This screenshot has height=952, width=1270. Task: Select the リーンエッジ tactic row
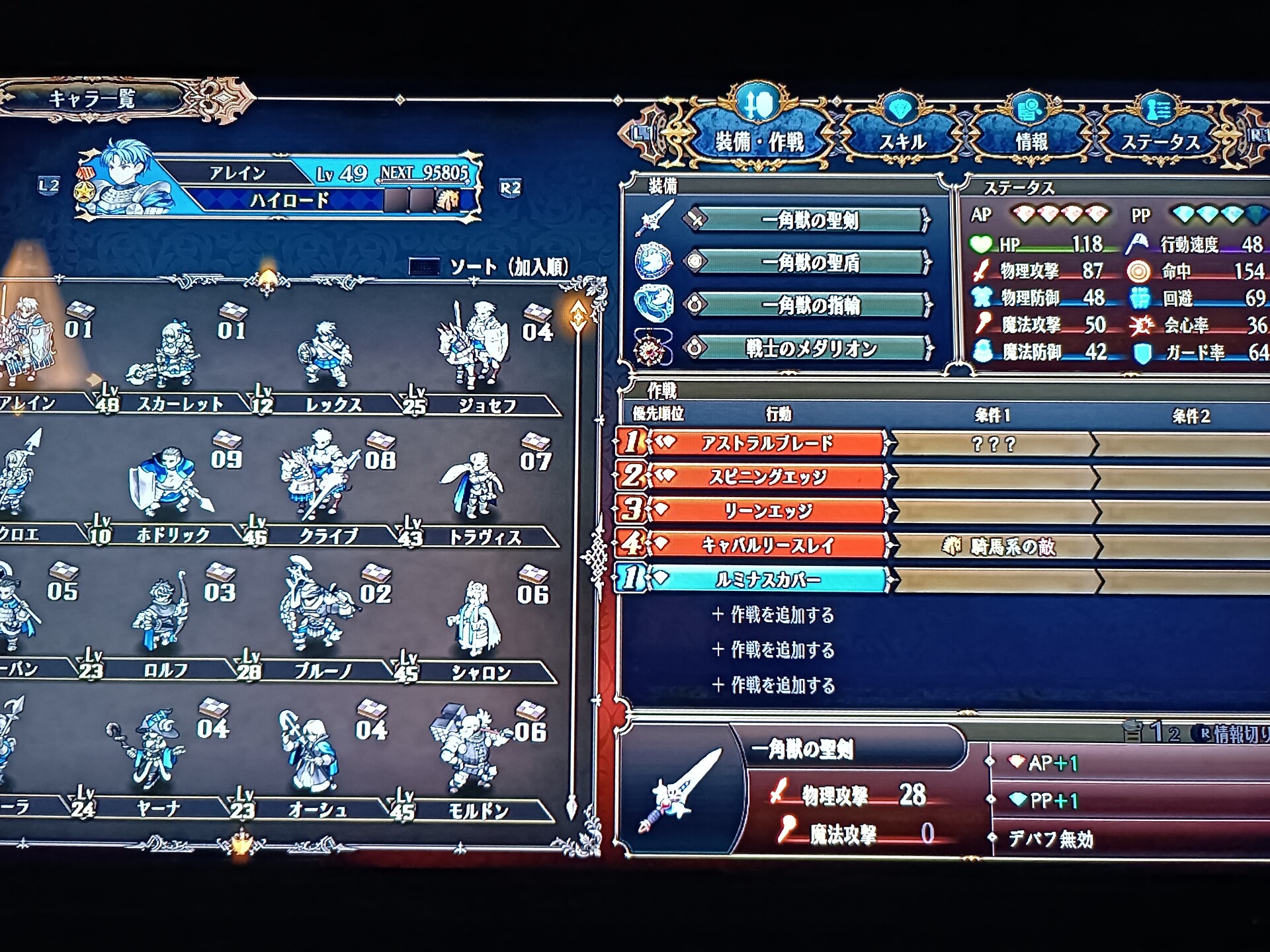coord(766,510)
